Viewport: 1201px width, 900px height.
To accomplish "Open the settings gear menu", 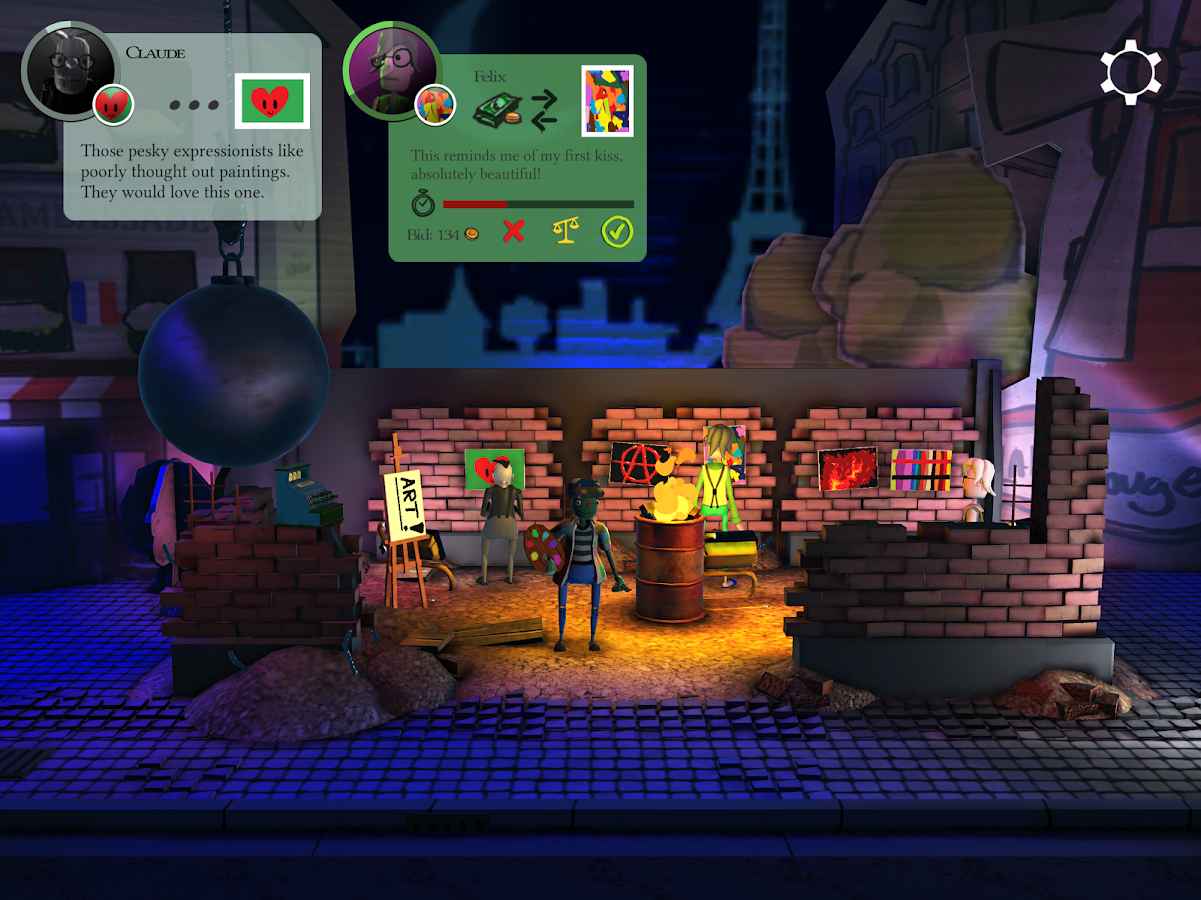I will click(1131, 71).
